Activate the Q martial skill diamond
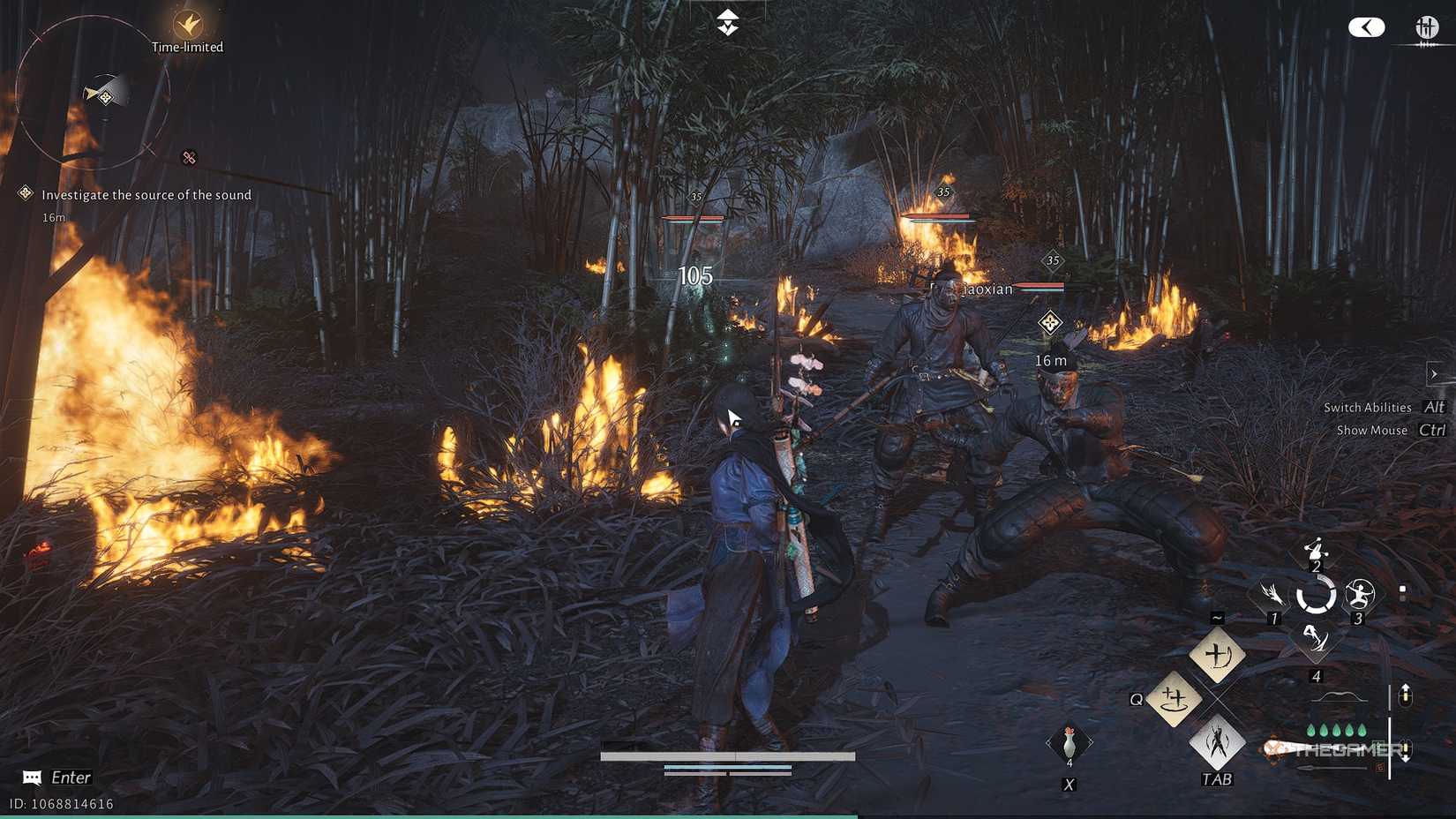Image resolution: width=1456 pixels, height=819 pixels. 1174,699
